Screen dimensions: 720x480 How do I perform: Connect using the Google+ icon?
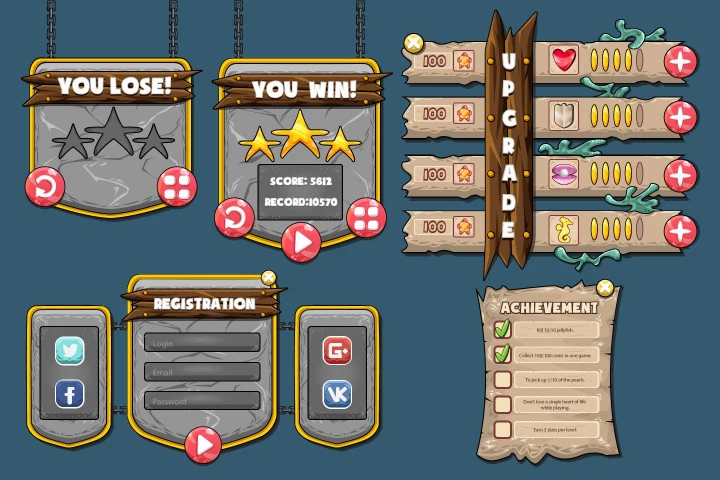(x=337, y=350)
